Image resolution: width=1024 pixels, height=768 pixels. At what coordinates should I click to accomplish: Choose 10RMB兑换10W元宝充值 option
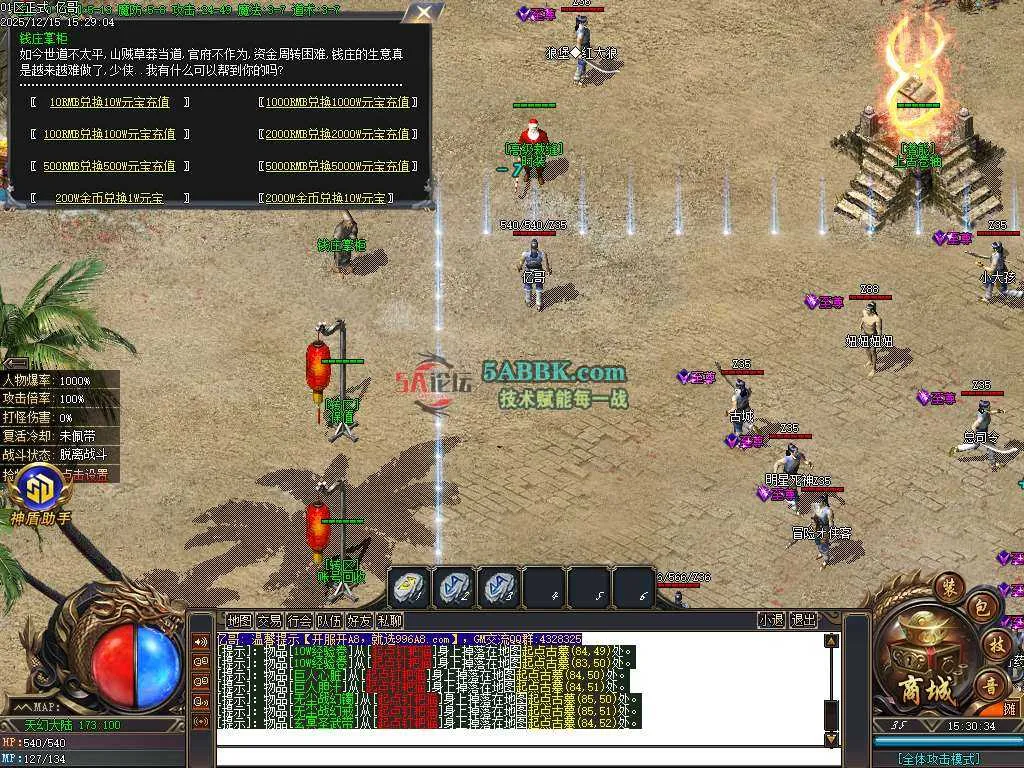click(x=109, y=102)
